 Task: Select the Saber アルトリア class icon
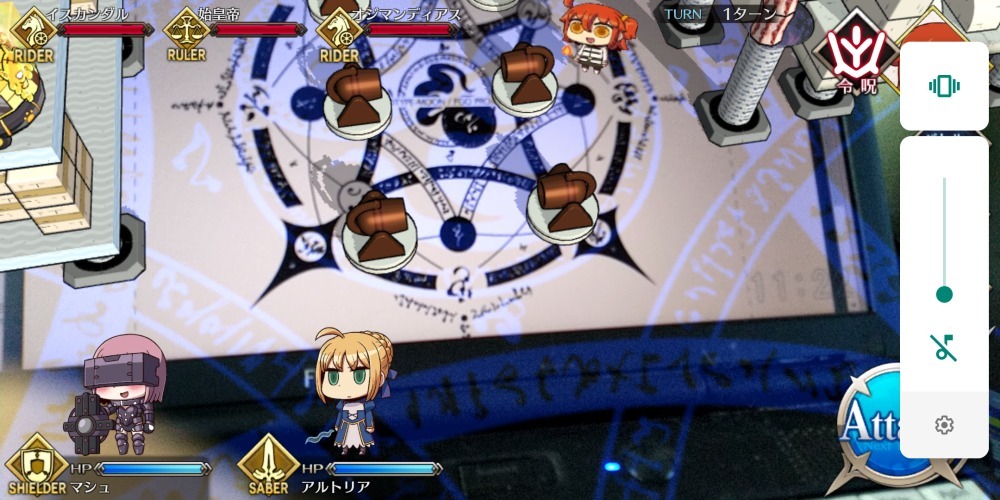click(267, 463)
